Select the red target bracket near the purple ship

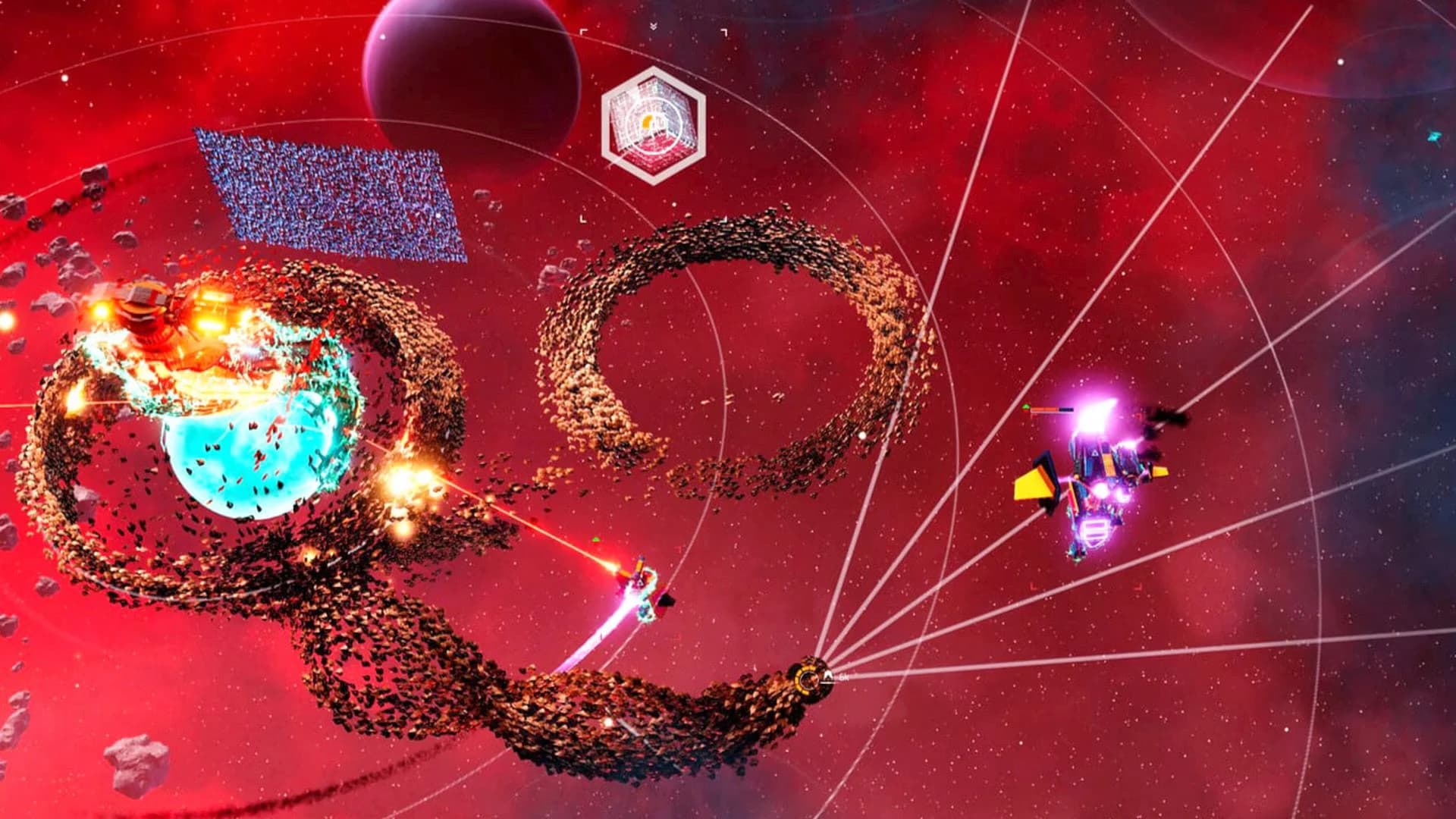click(1139, 416)
